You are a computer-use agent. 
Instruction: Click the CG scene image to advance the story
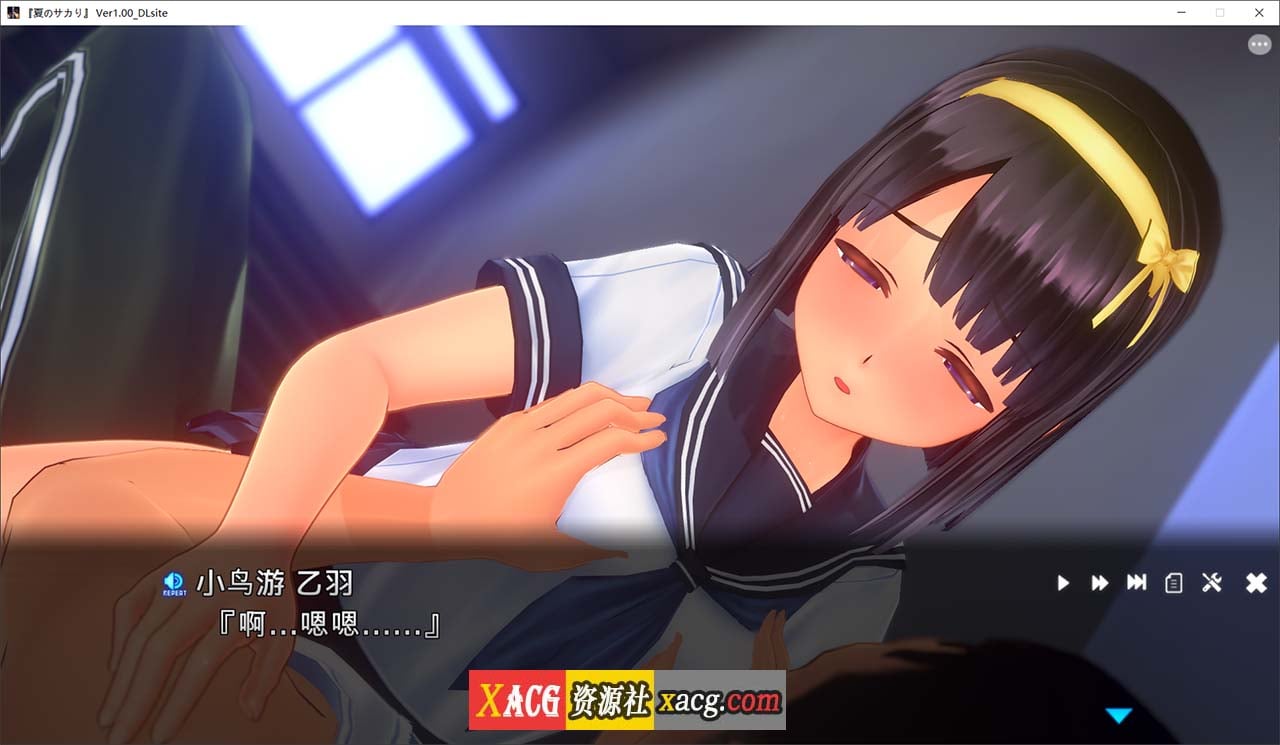[640, 300]
